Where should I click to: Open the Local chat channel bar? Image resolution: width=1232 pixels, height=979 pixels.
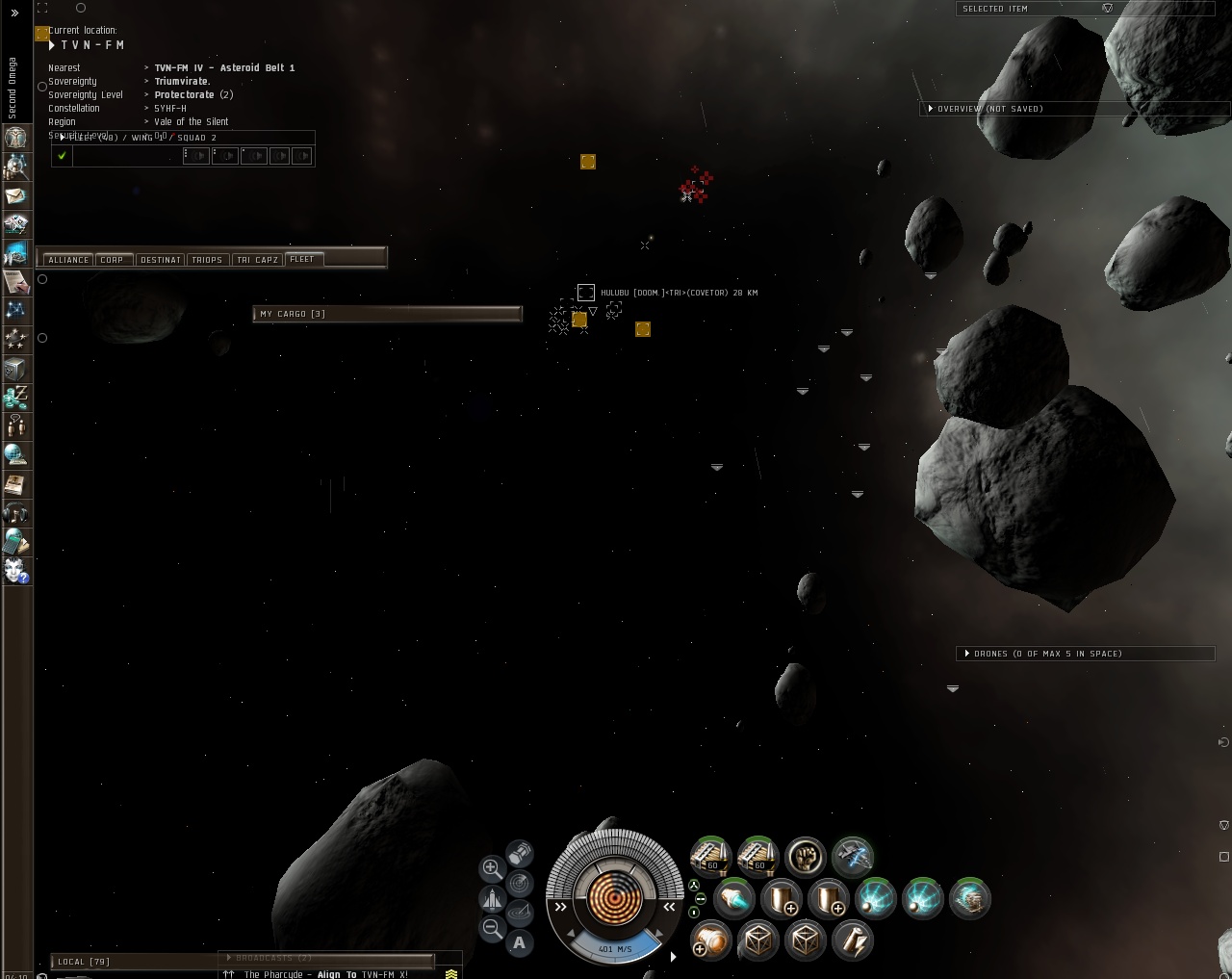point(135,962)
